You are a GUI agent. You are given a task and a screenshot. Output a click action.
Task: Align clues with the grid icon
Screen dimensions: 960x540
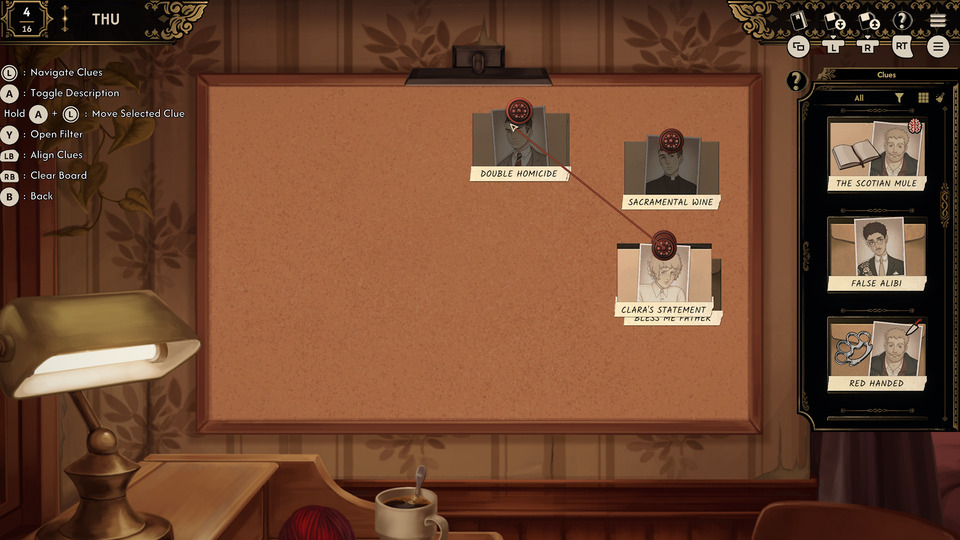tap(923, 98)
